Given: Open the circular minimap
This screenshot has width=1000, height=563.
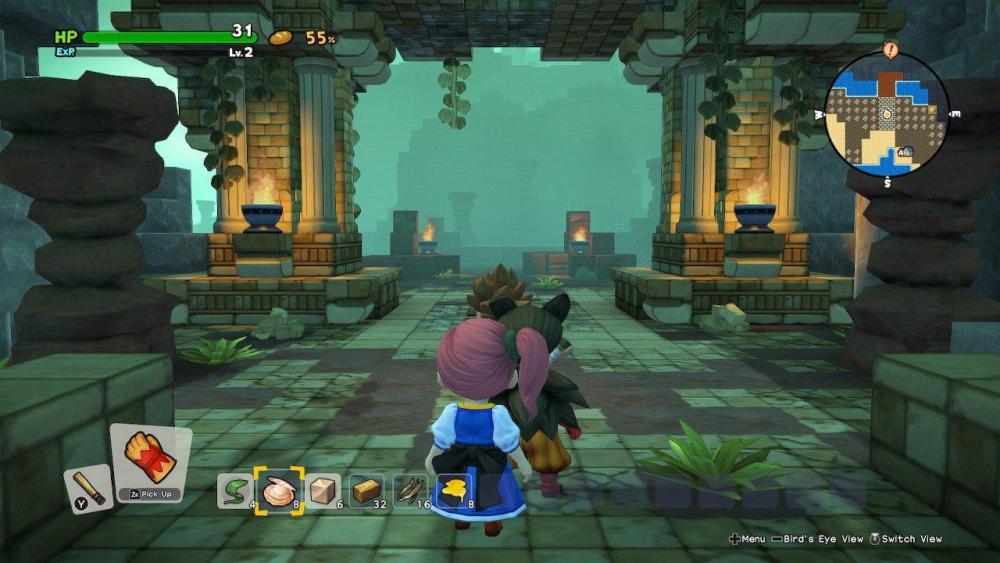Looking at the screenshot, I should pyautogui.click(x=887, y=114).
